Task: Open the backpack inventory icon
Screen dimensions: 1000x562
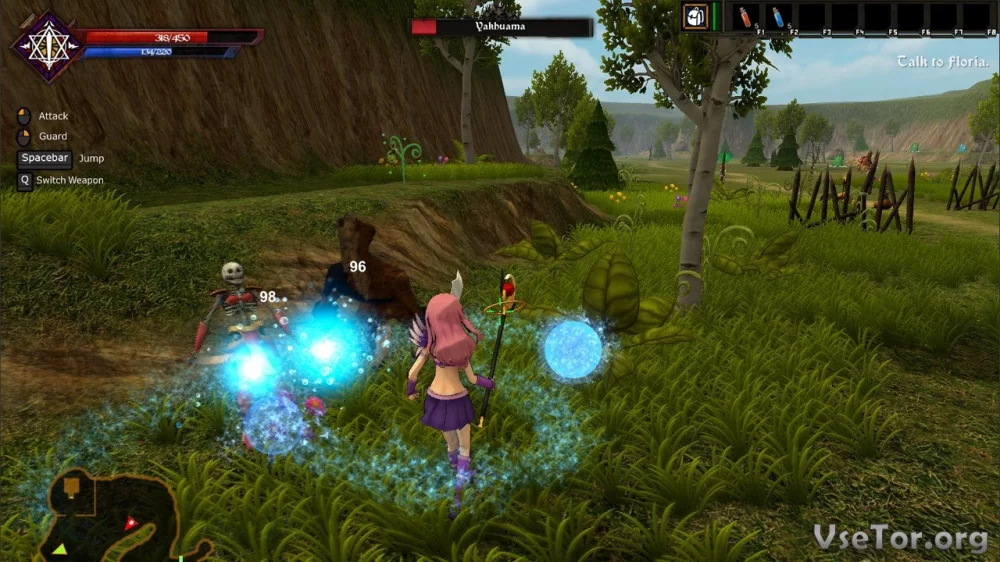Action: click(x=695, y=17)
